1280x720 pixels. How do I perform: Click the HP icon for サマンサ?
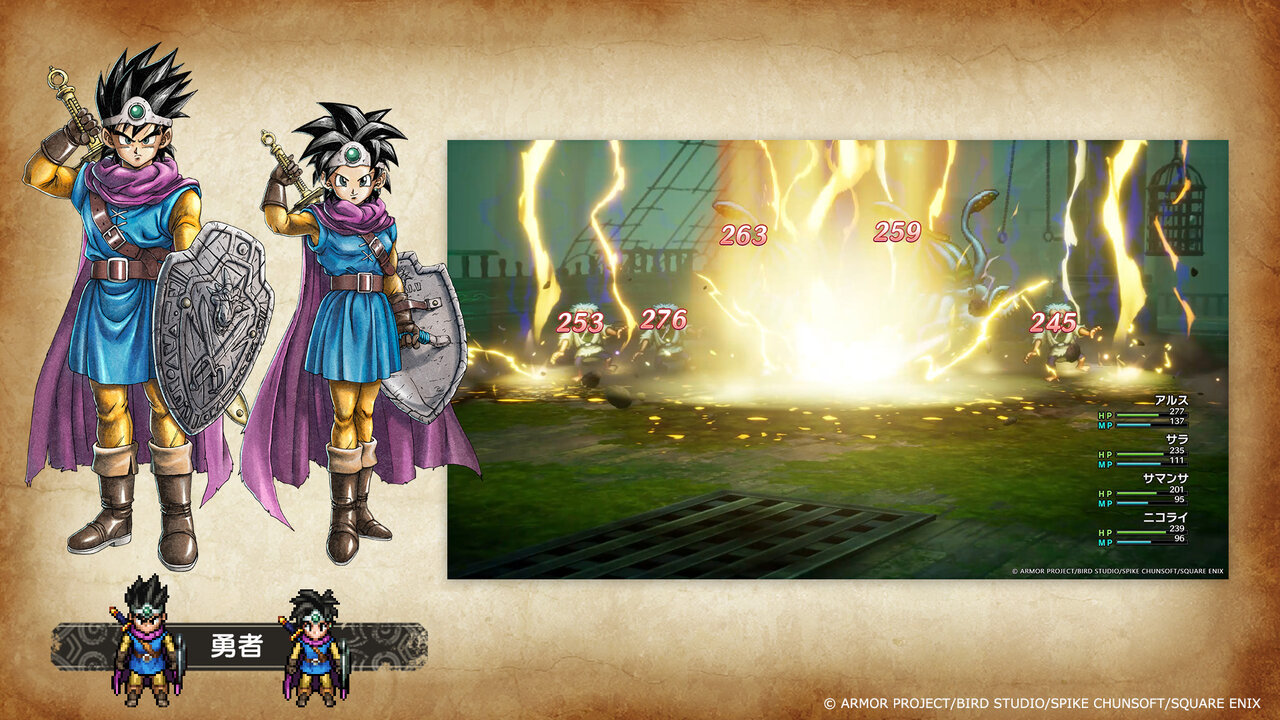(x=1104, y=493)
